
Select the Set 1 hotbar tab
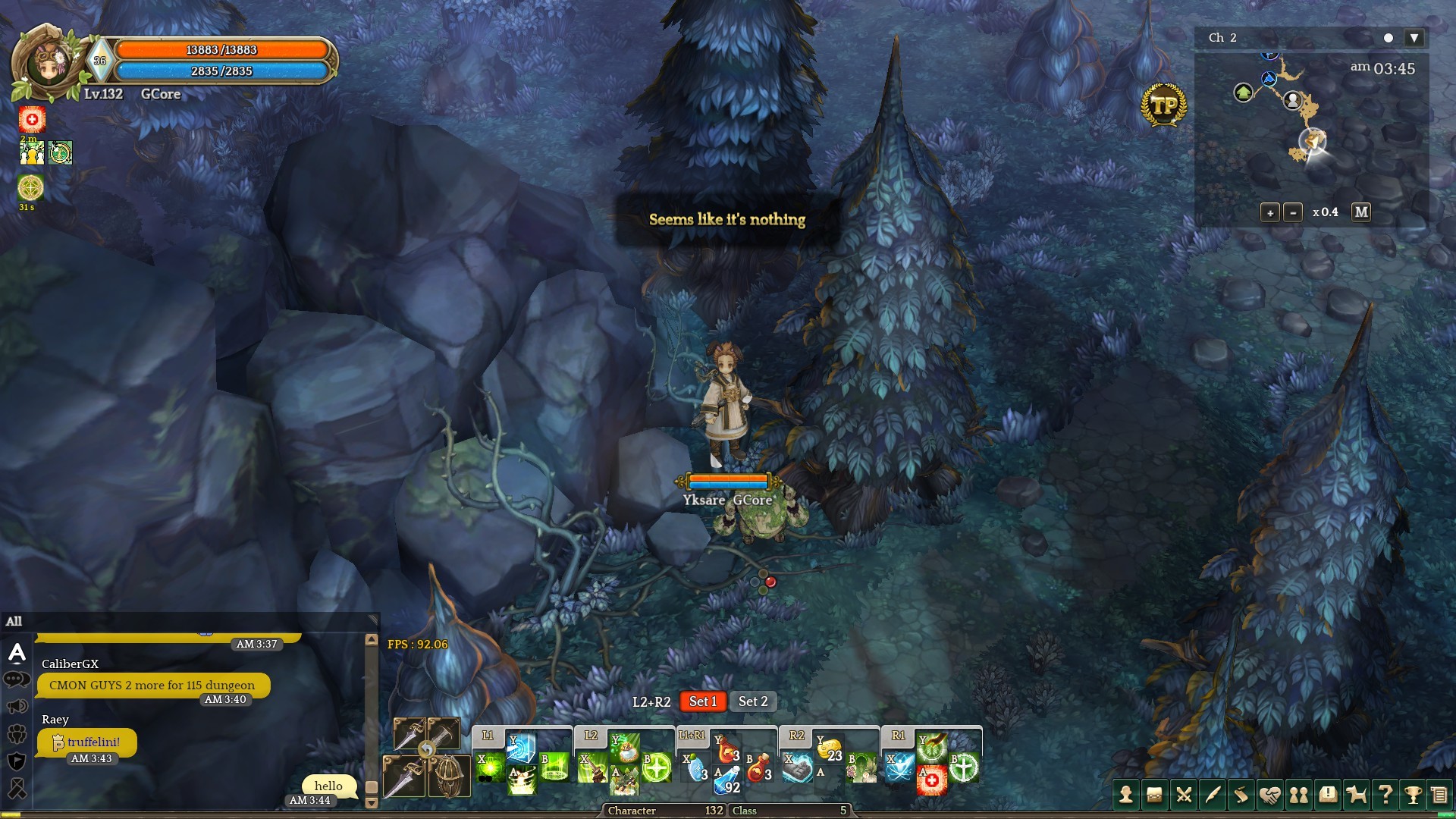pyautogui.click(x=703, y=701)
